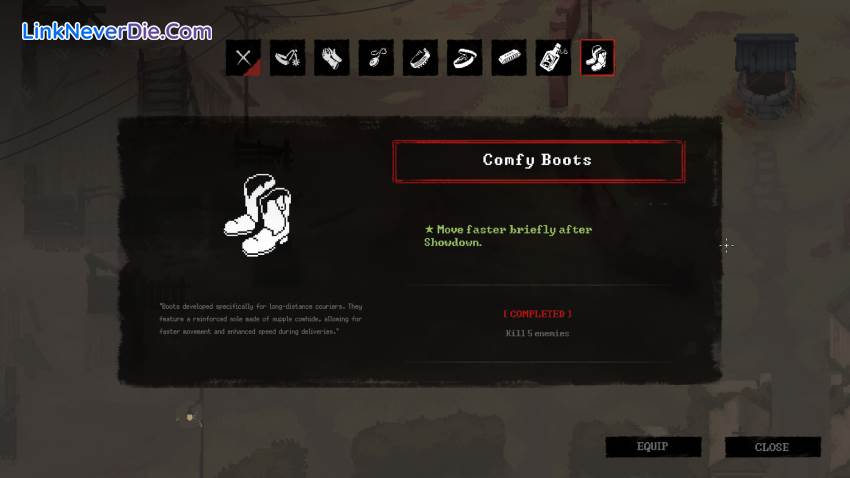Viewport: 850px width, 478px height.
Task: Choose the belt buckle ring icon
Action: 464,58
